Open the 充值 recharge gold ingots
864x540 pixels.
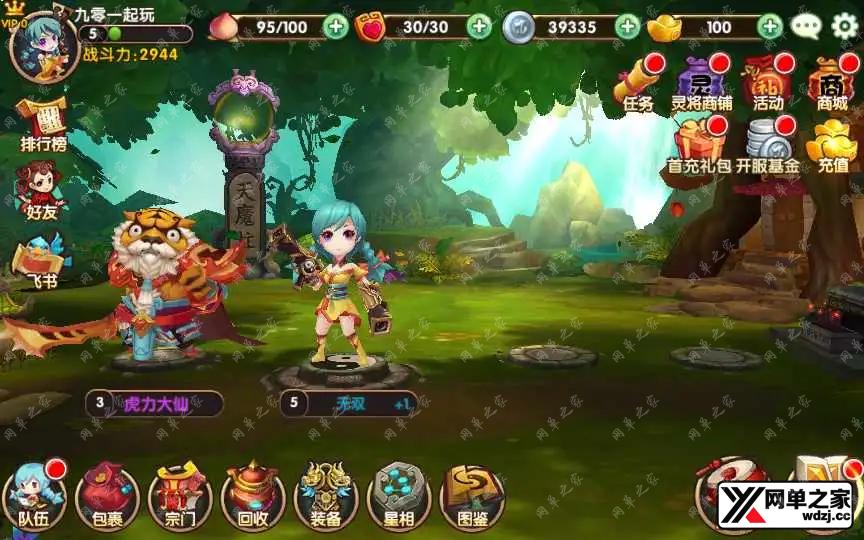coord(833,145)
